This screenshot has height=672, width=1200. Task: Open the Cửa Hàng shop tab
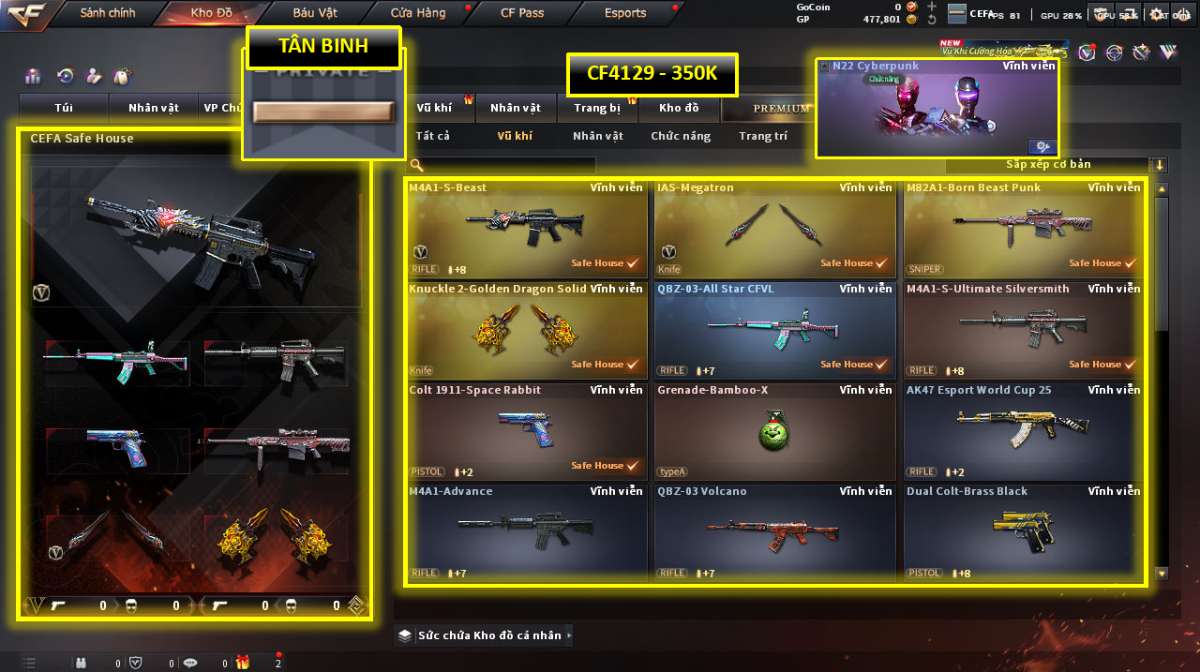tap(418, 14)
